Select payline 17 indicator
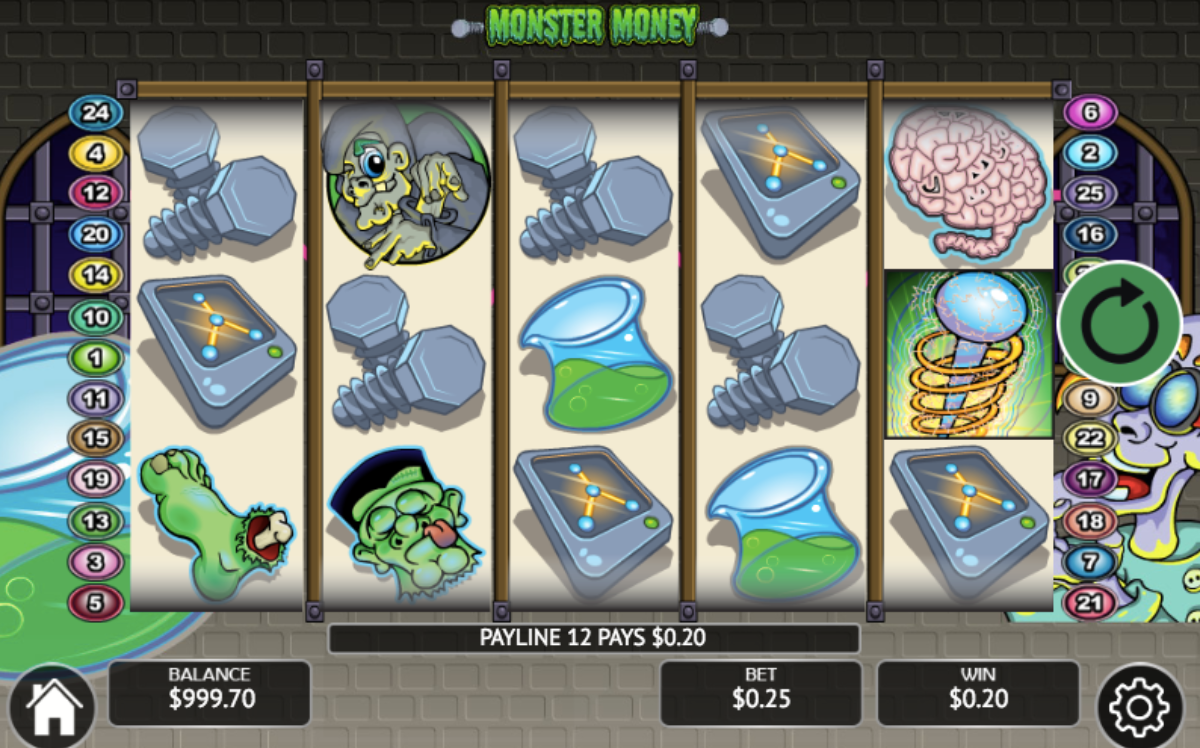Viewport: 1200px width, 748px height. (x=1090, y=480)
